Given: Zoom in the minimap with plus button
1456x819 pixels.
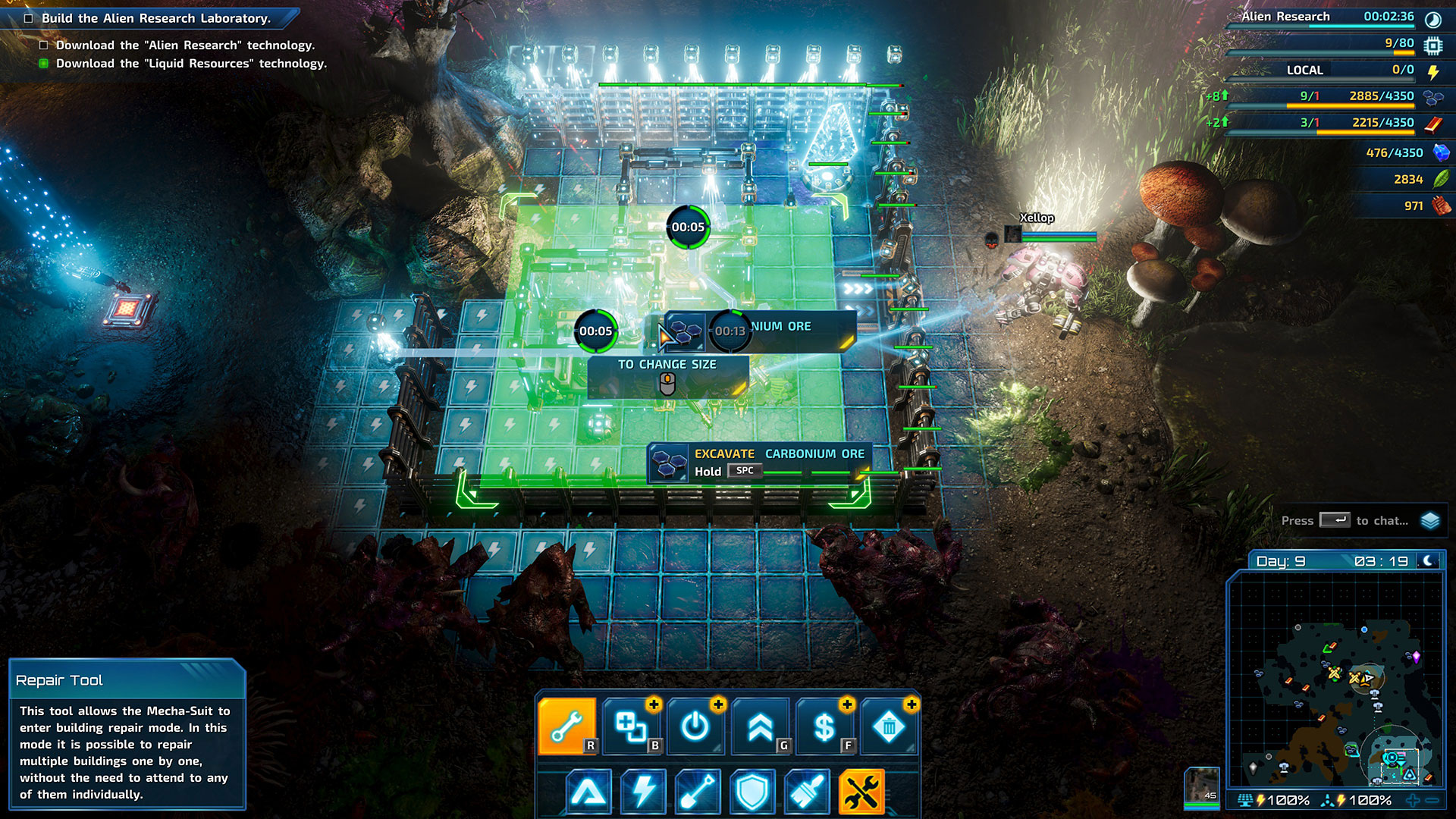Looking at the screenshot, I should point(1412,800).
